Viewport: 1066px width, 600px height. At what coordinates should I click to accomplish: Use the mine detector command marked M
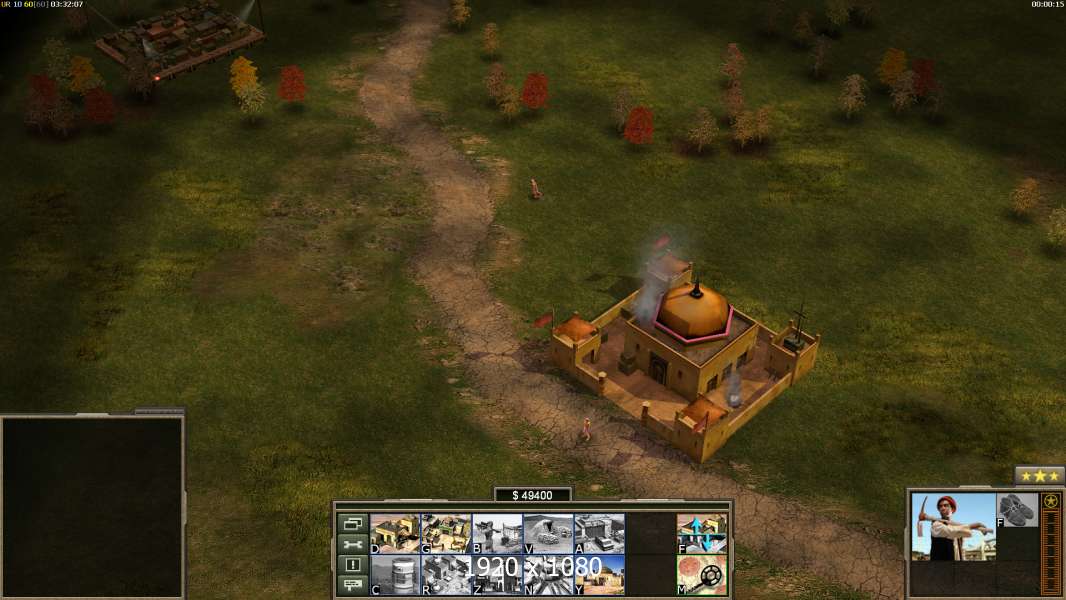(702, 575)
